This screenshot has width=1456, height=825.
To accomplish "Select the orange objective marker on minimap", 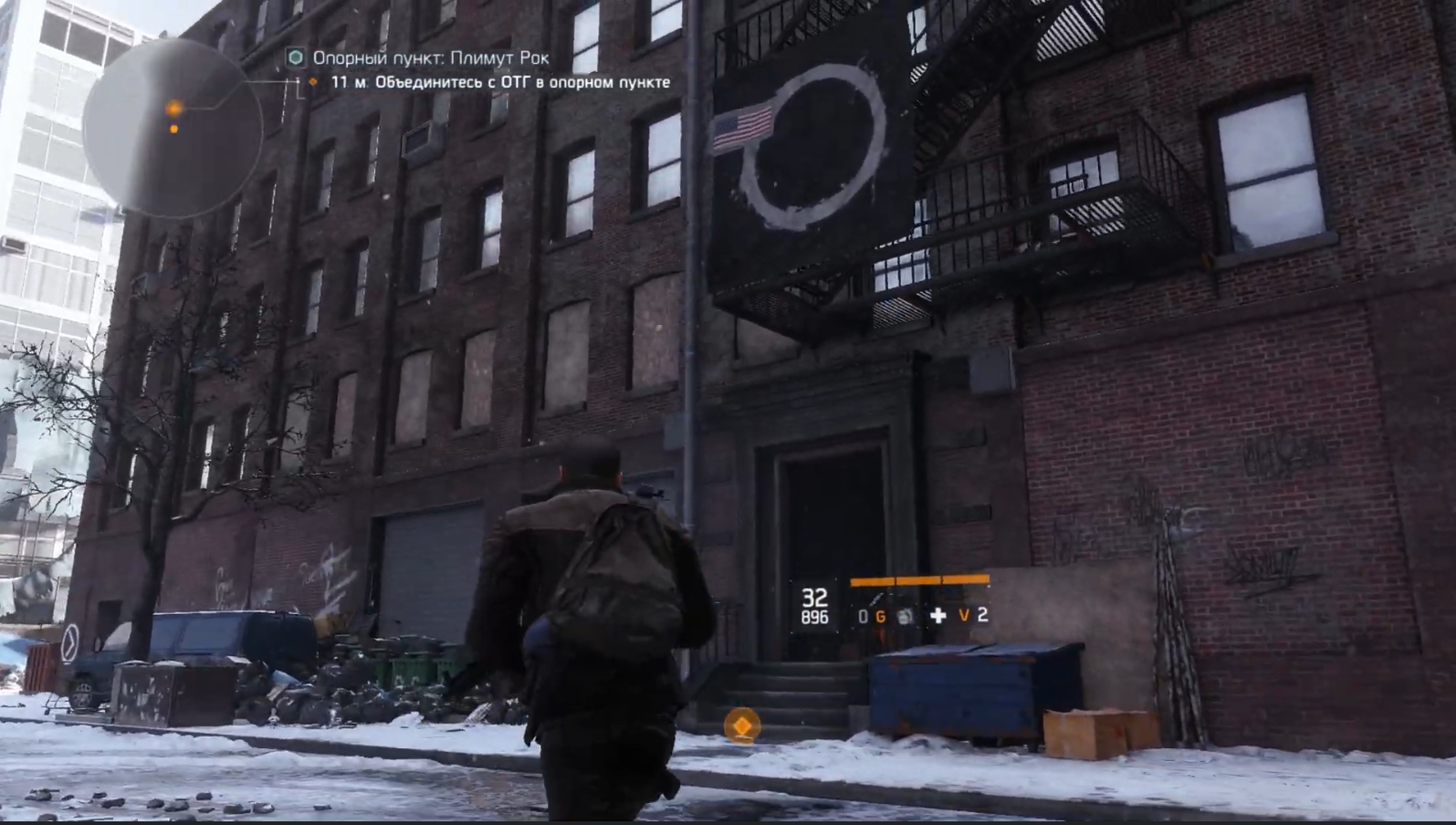I will tap(173, 110).
